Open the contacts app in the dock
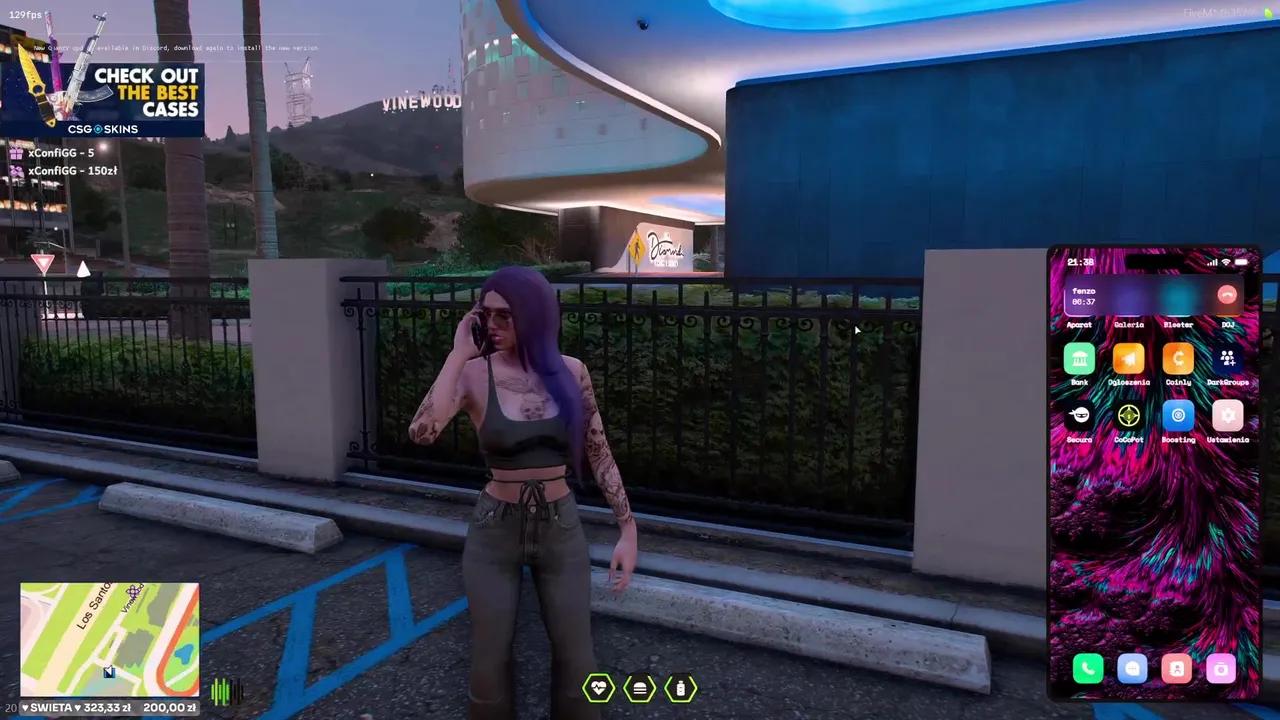The width and height of the screenshot is (1280, 720). [x=1176, y=669]
